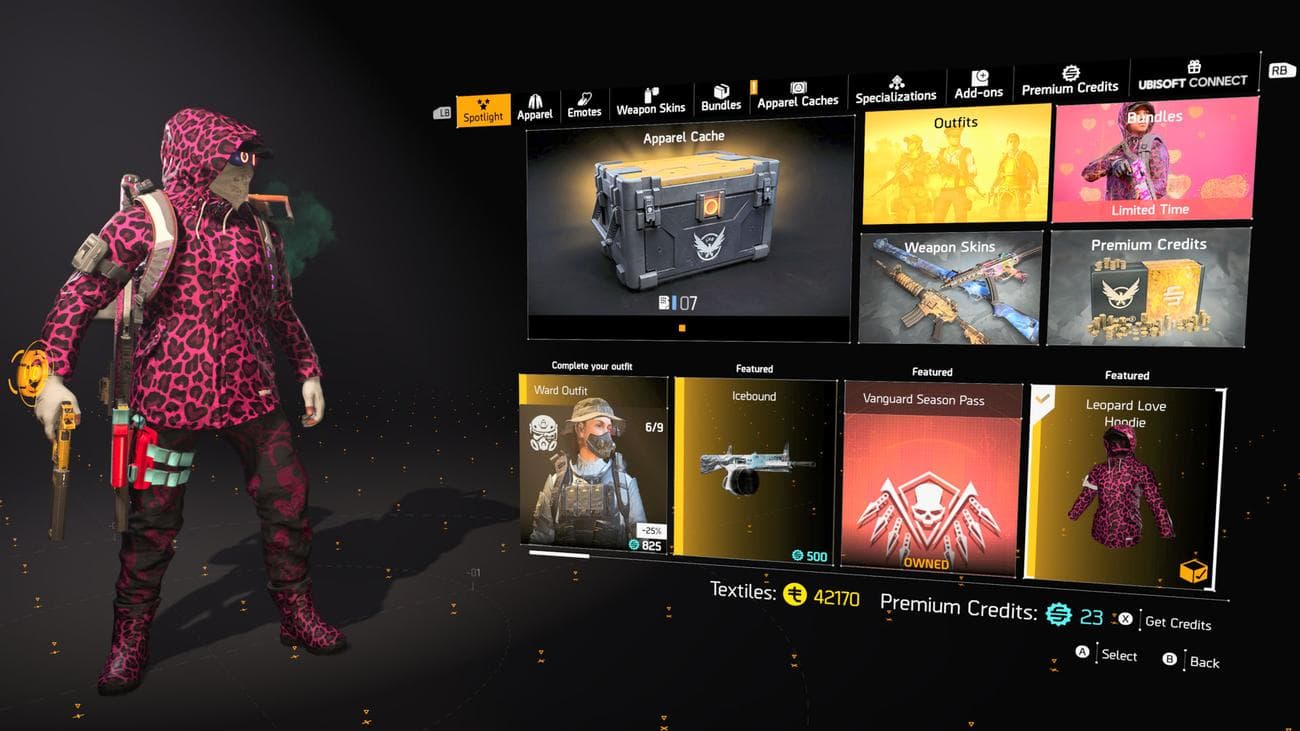The image size is (1300, 731).
Task: Open the Apparel tab
Action: point(535,108)
